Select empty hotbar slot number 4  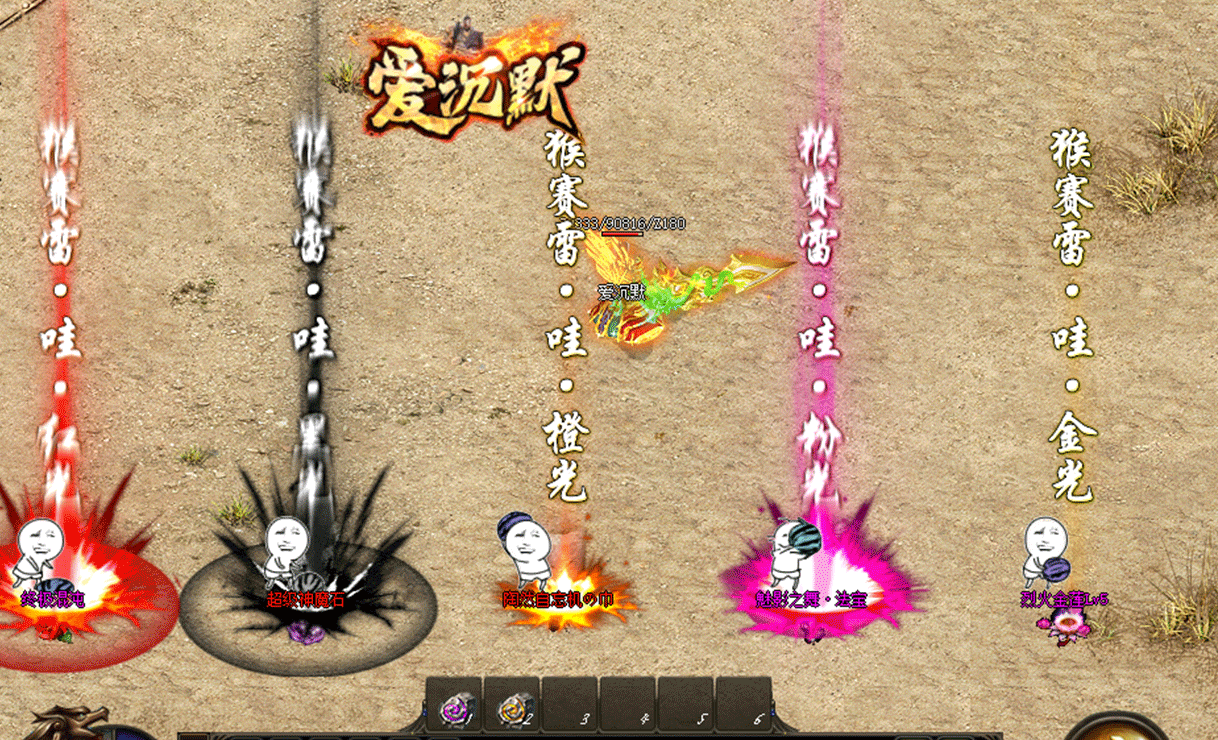(628, 706)
